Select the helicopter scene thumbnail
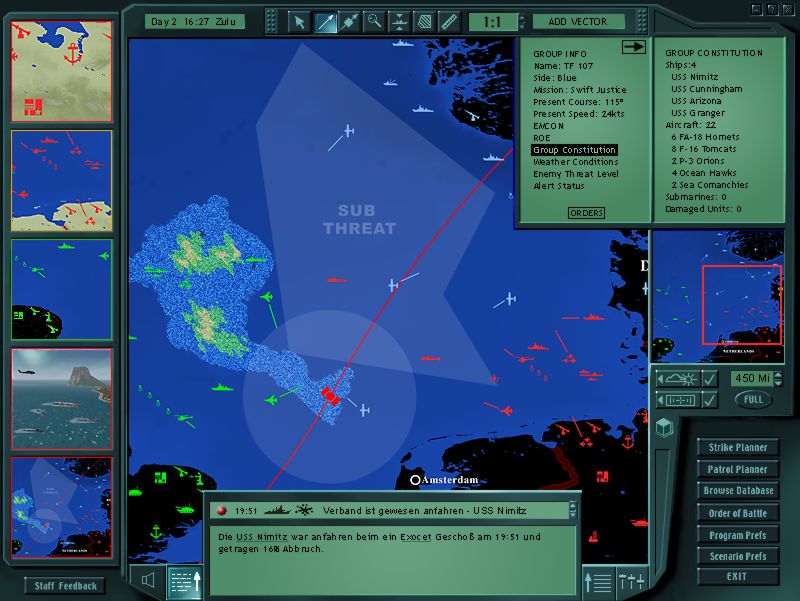 62,392
